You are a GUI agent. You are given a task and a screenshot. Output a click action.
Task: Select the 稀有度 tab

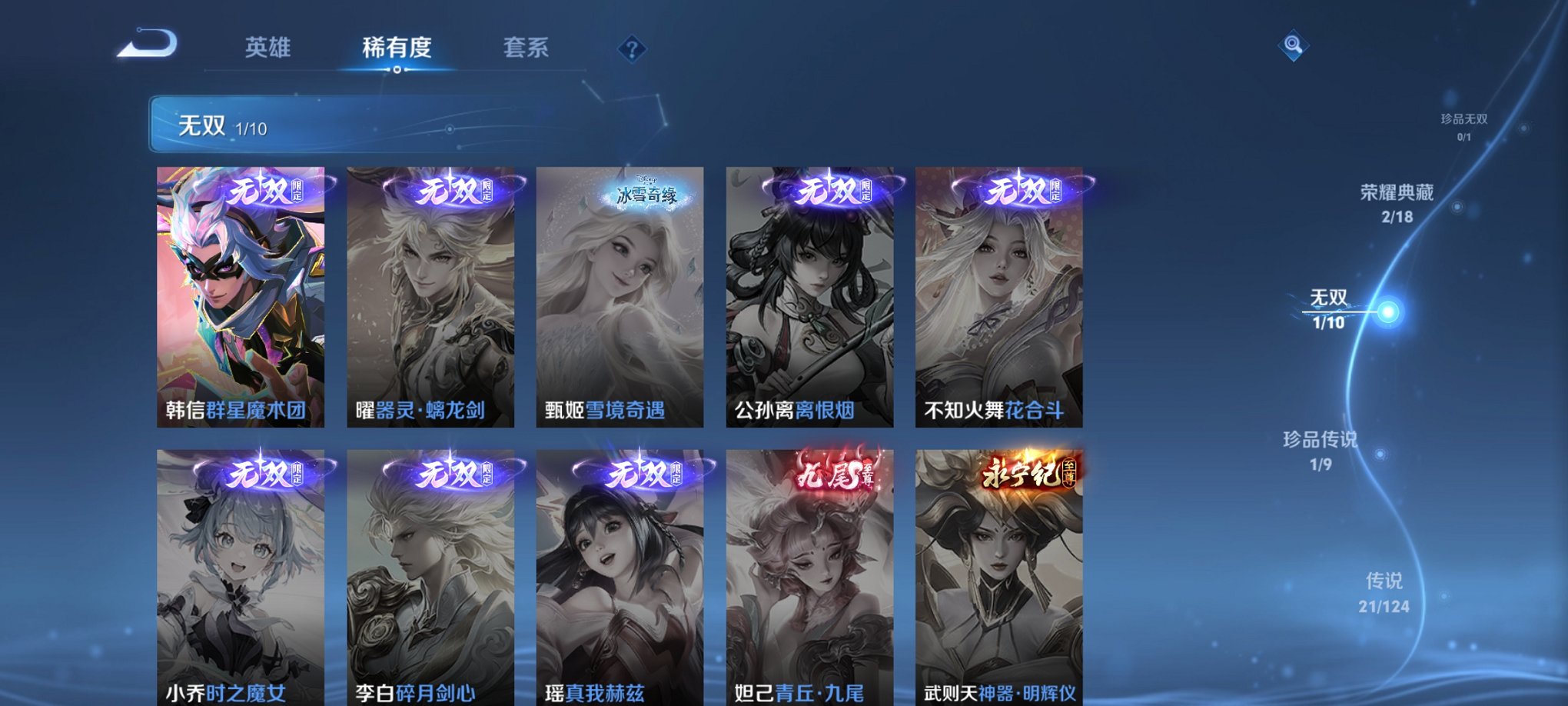(397, 48)
